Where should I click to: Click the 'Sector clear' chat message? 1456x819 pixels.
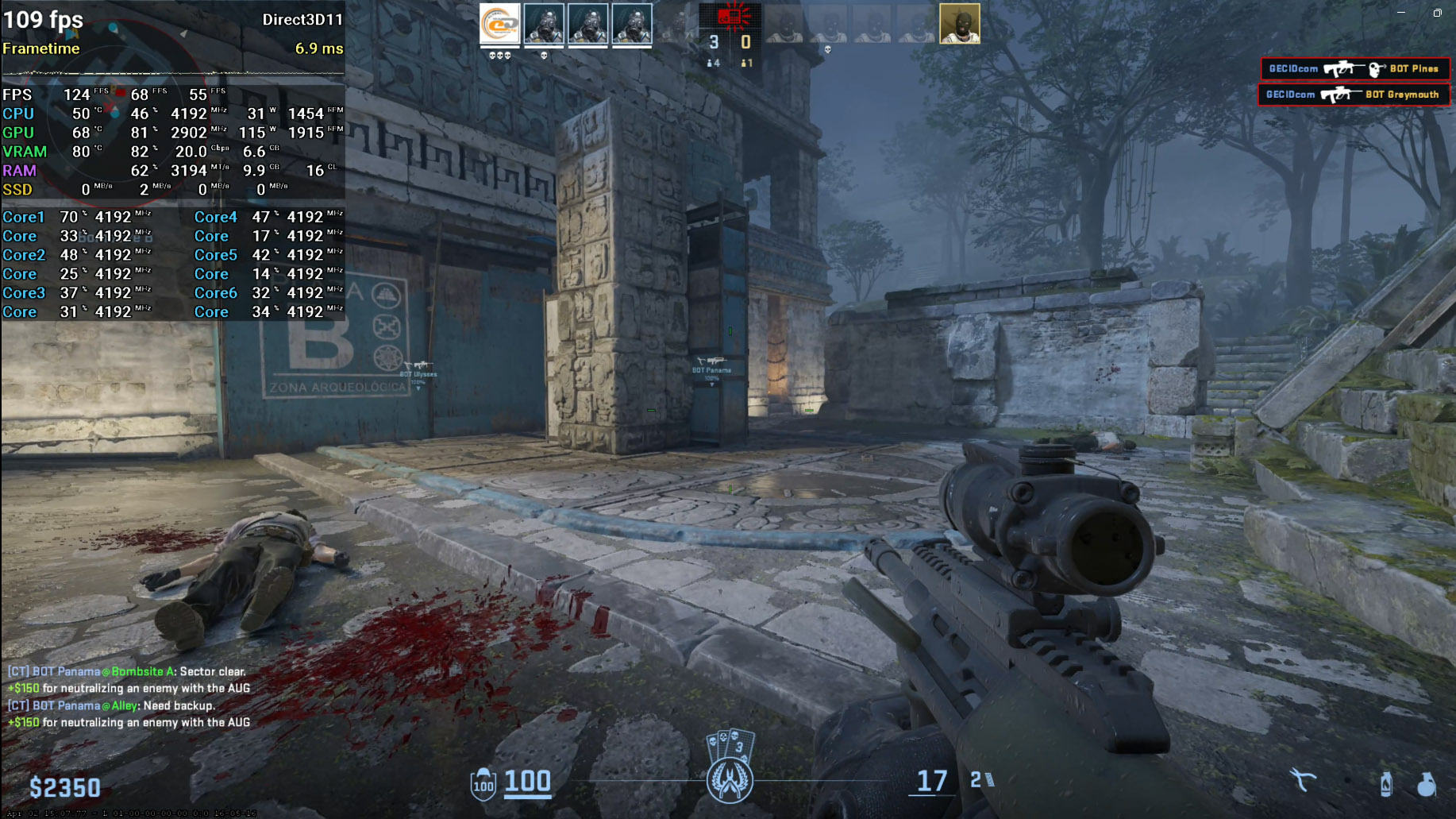[127, 671]
